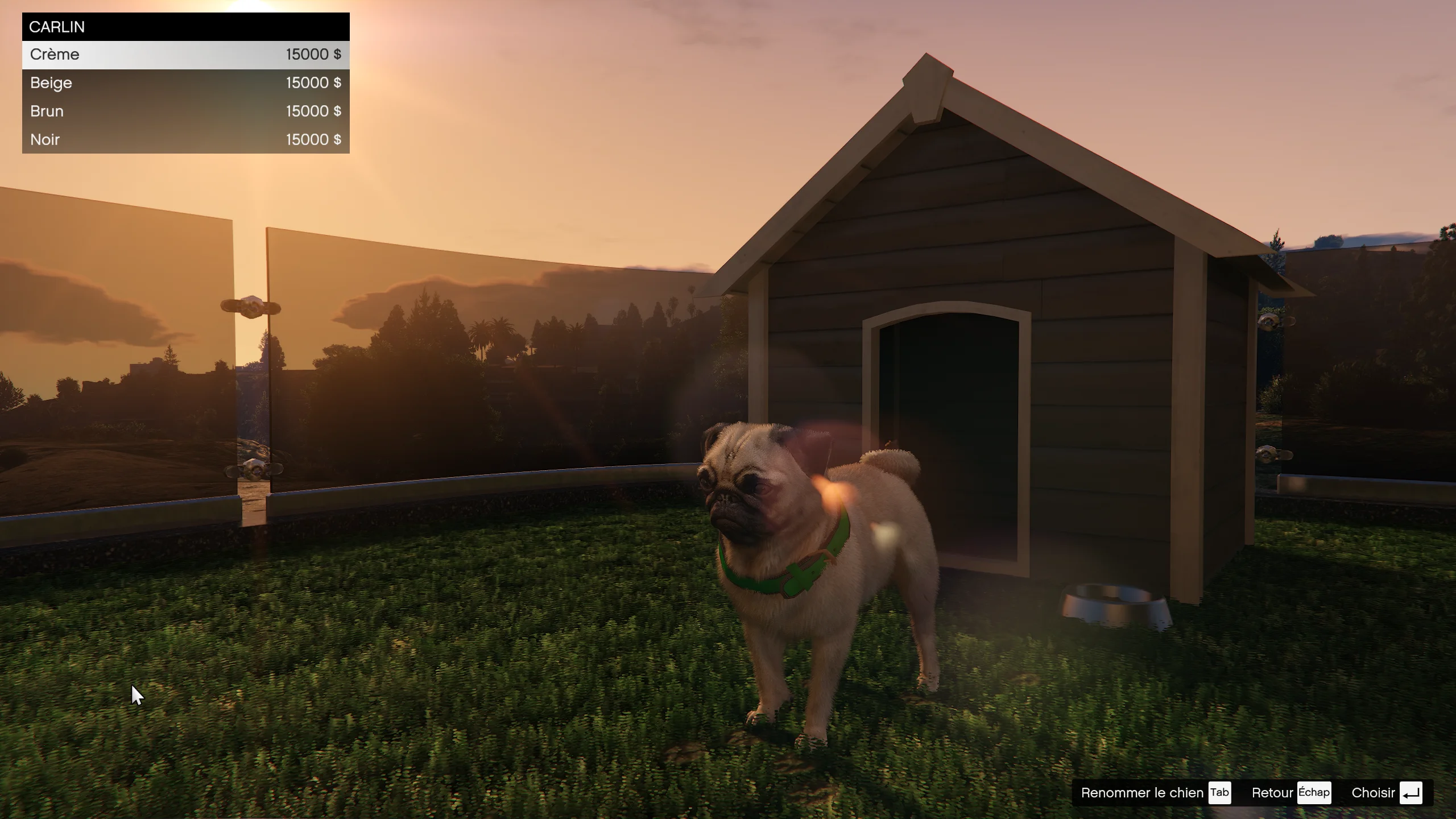Select the Crème pug color option

(185, 55)
